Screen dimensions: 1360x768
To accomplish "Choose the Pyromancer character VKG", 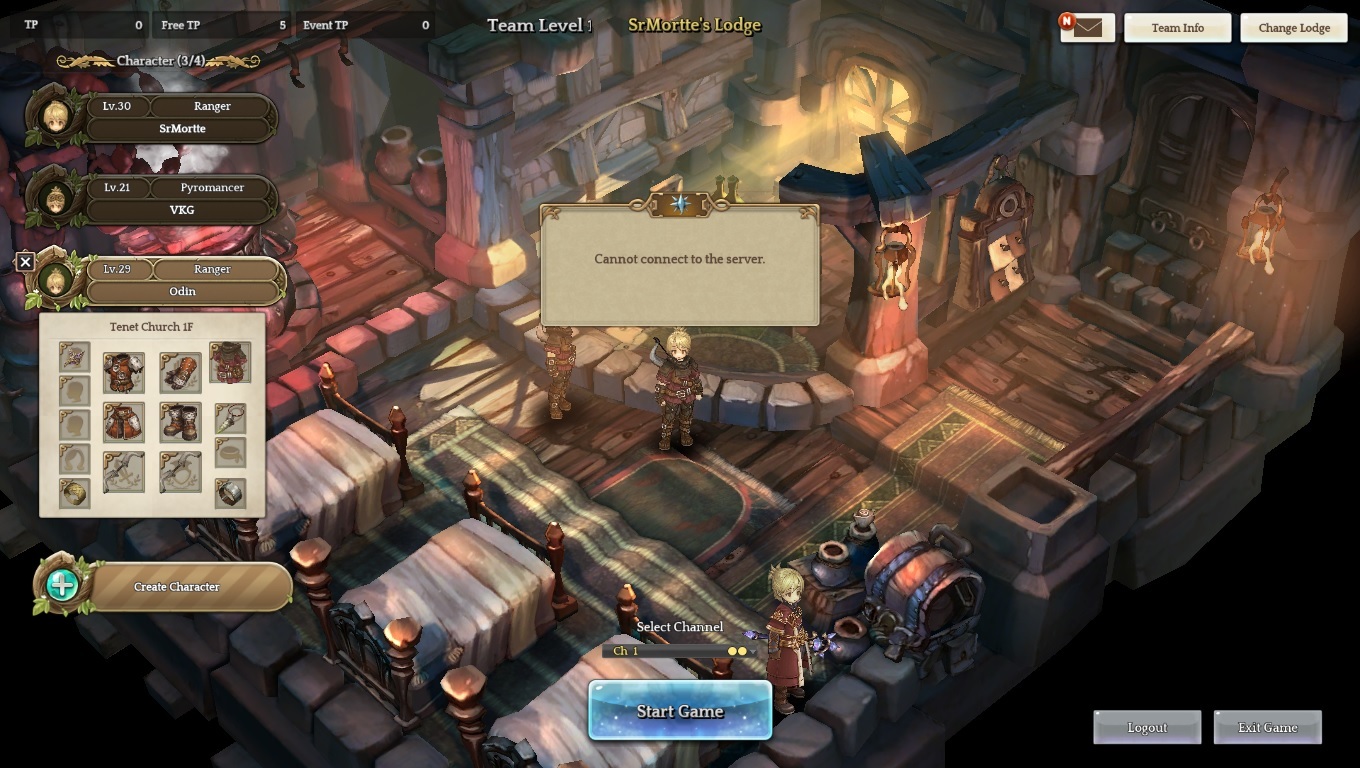I will [181, 199].
